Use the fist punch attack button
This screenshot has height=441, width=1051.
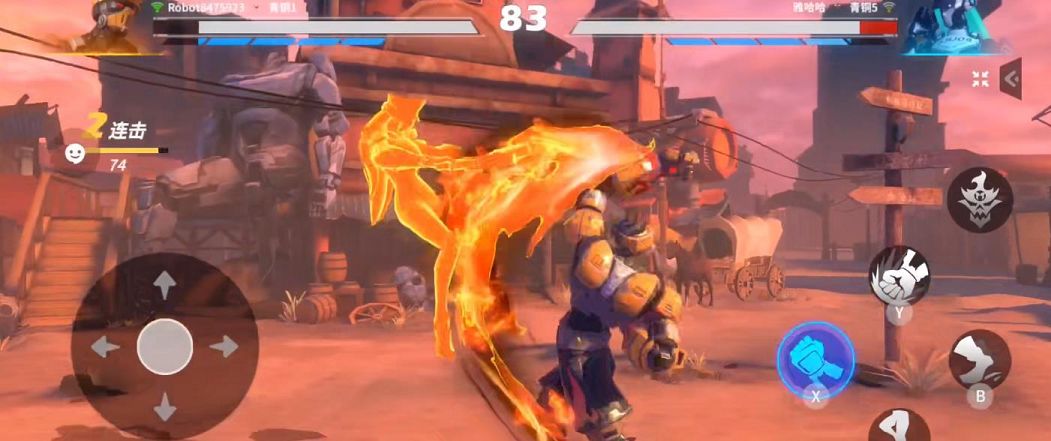898,275
